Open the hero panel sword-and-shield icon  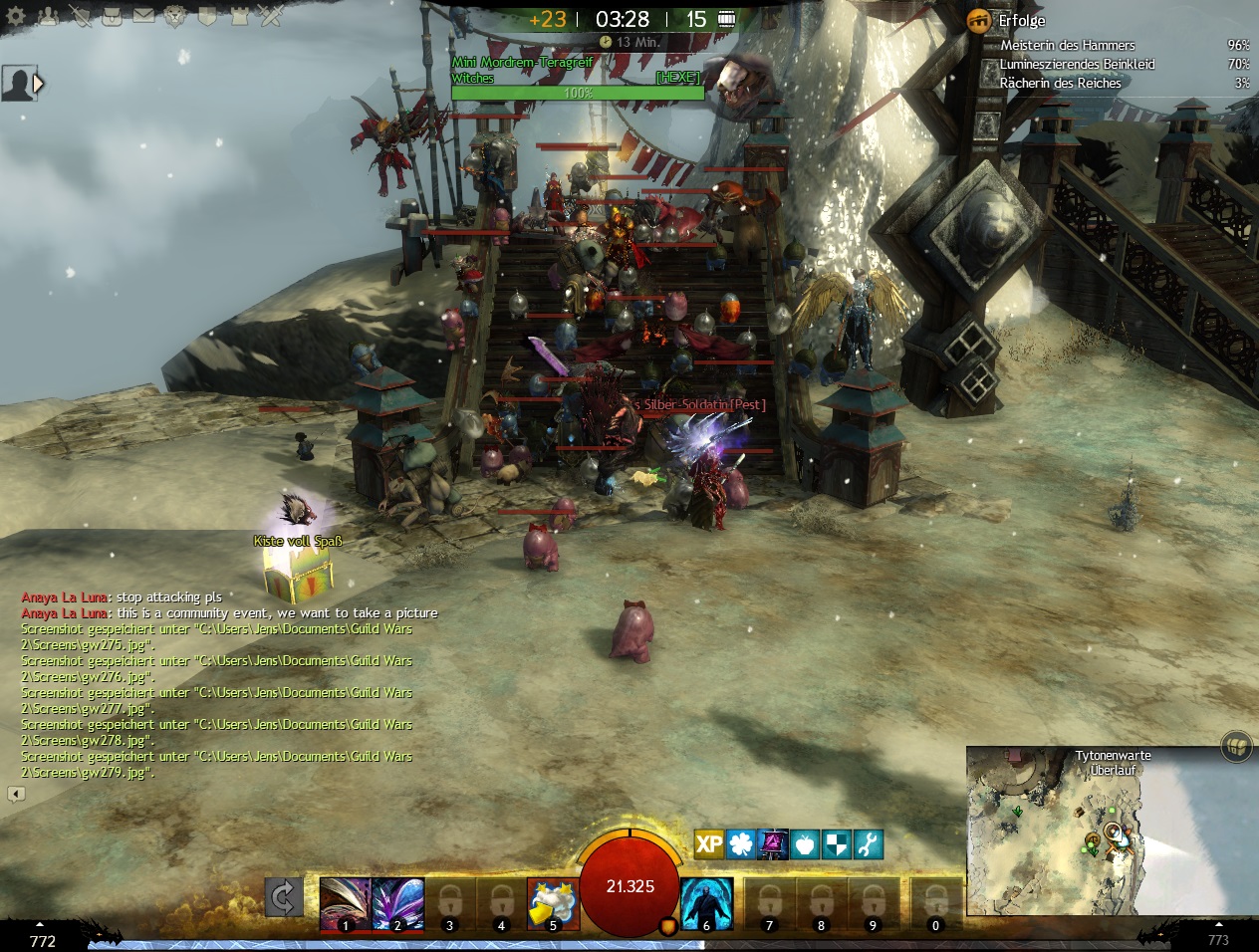point(79,16)
